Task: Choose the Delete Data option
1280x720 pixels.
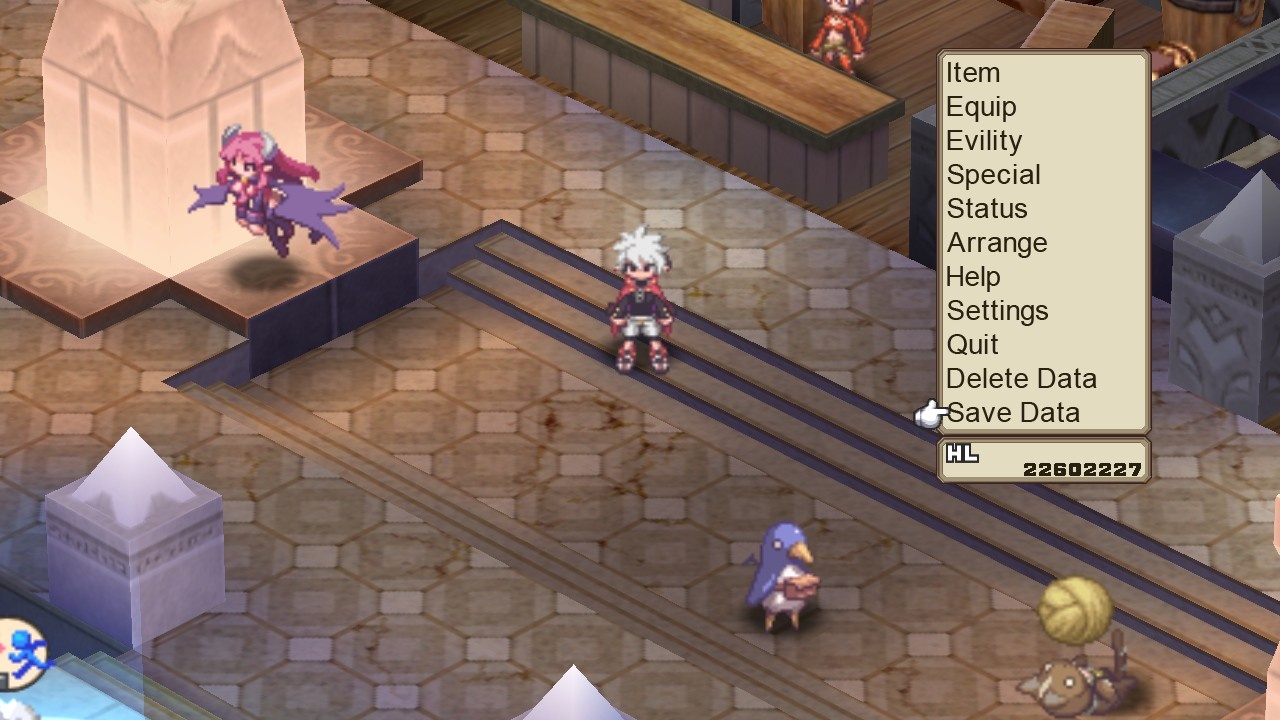Action: pos(1021,379)
